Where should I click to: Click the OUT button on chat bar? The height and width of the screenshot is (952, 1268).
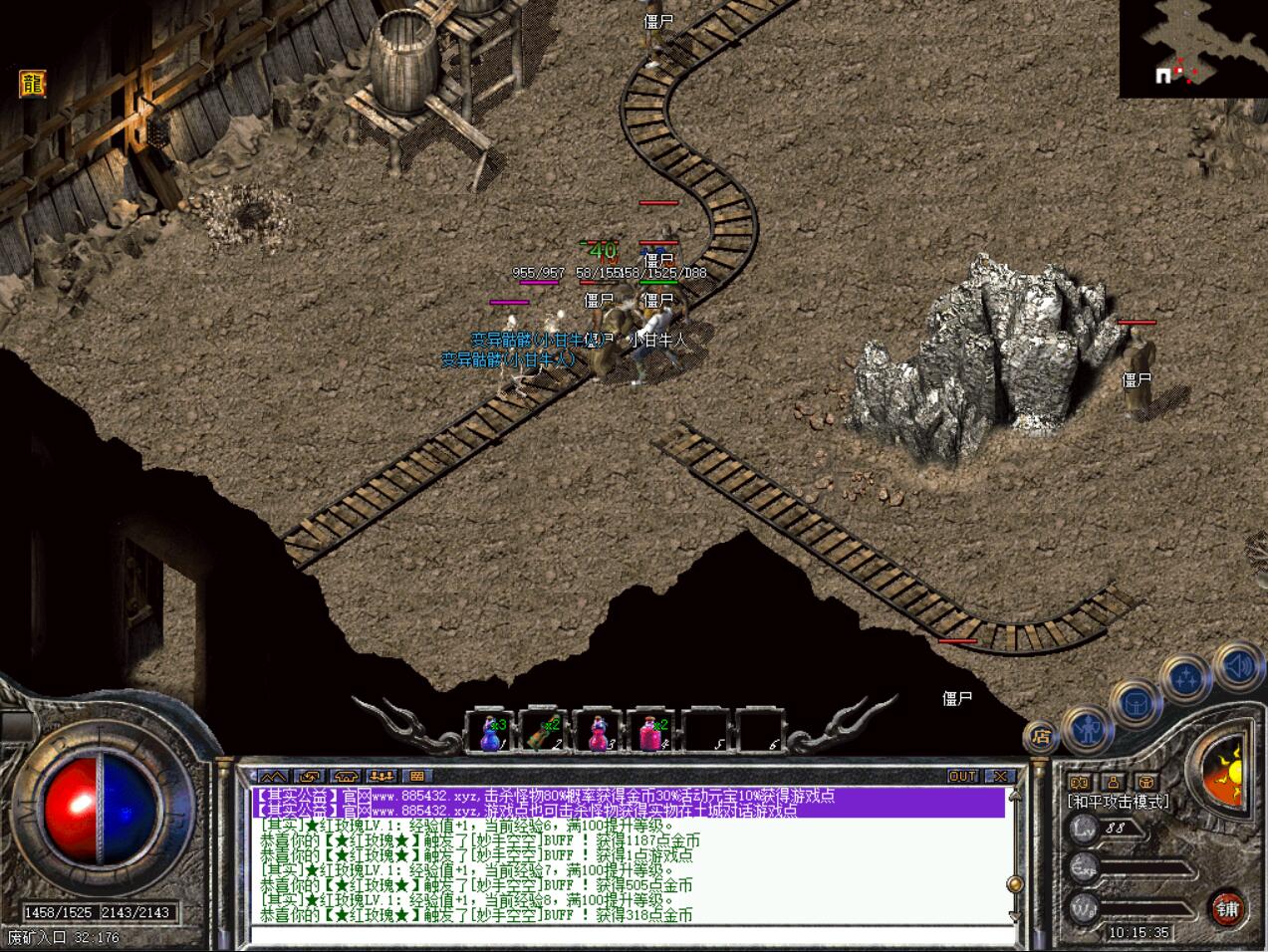click(x=962, y=776)
